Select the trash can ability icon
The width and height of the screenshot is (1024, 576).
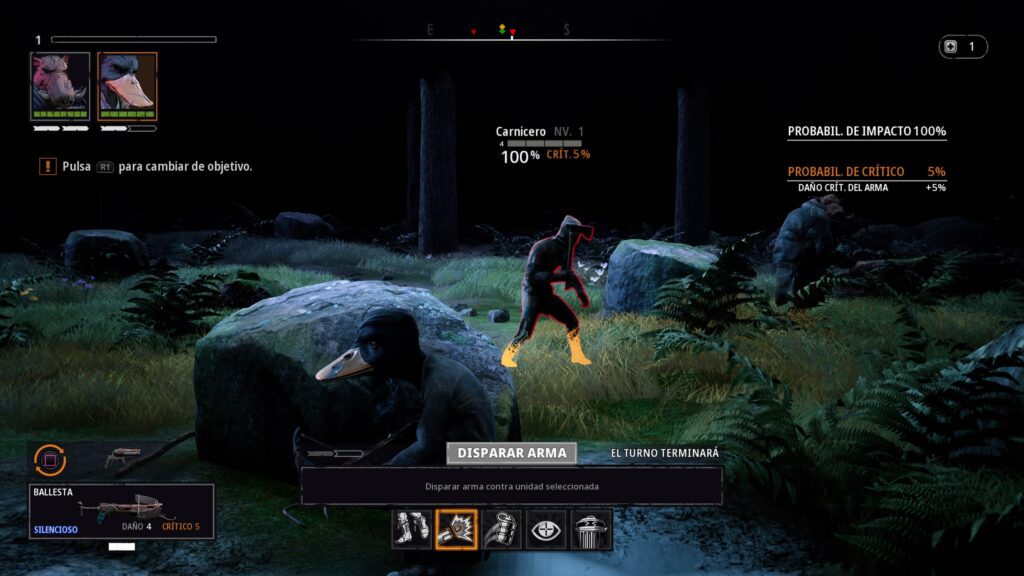pos(591,529)
